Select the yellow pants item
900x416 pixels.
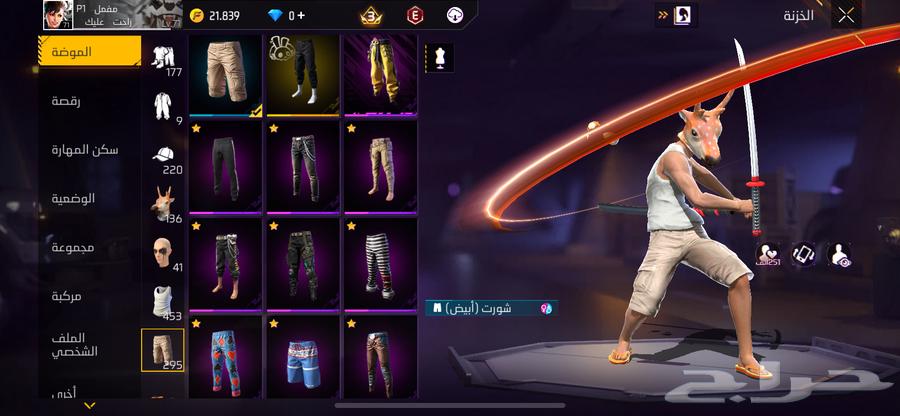point(380,74)
